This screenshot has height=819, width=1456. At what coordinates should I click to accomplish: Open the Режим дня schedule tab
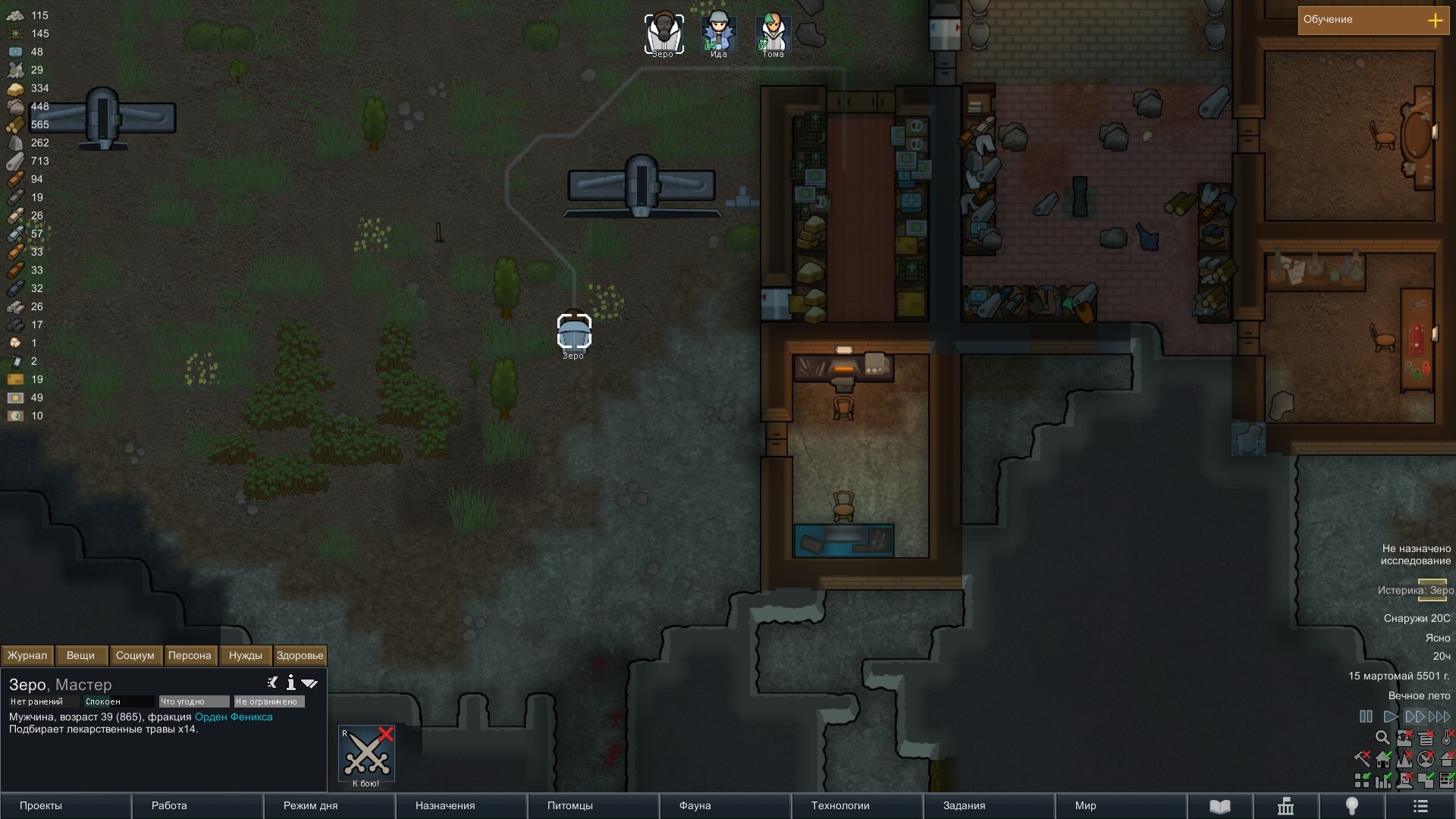[329, 805]
